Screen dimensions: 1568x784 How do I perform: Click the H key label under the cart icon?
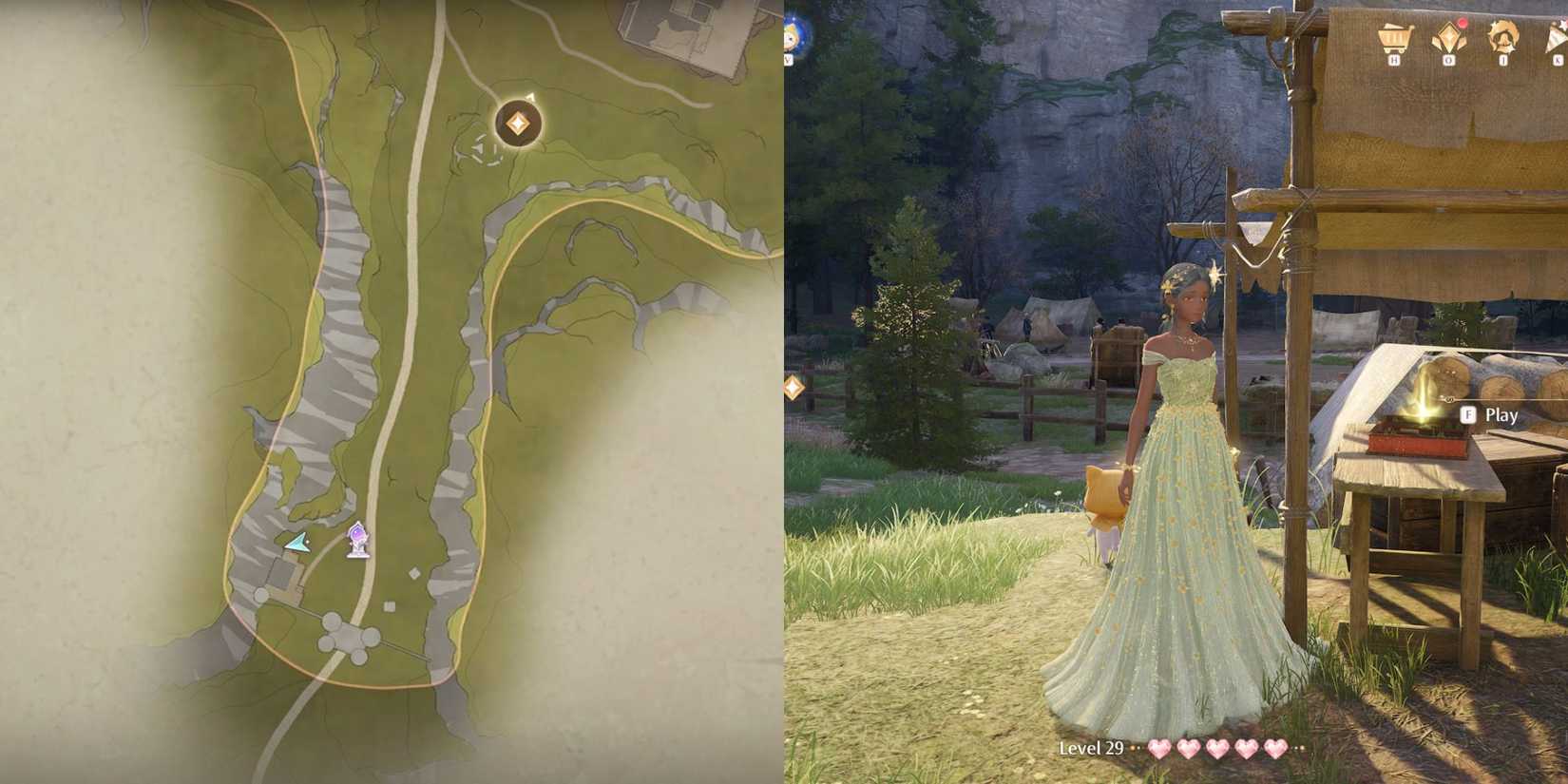click(1396, 59)
